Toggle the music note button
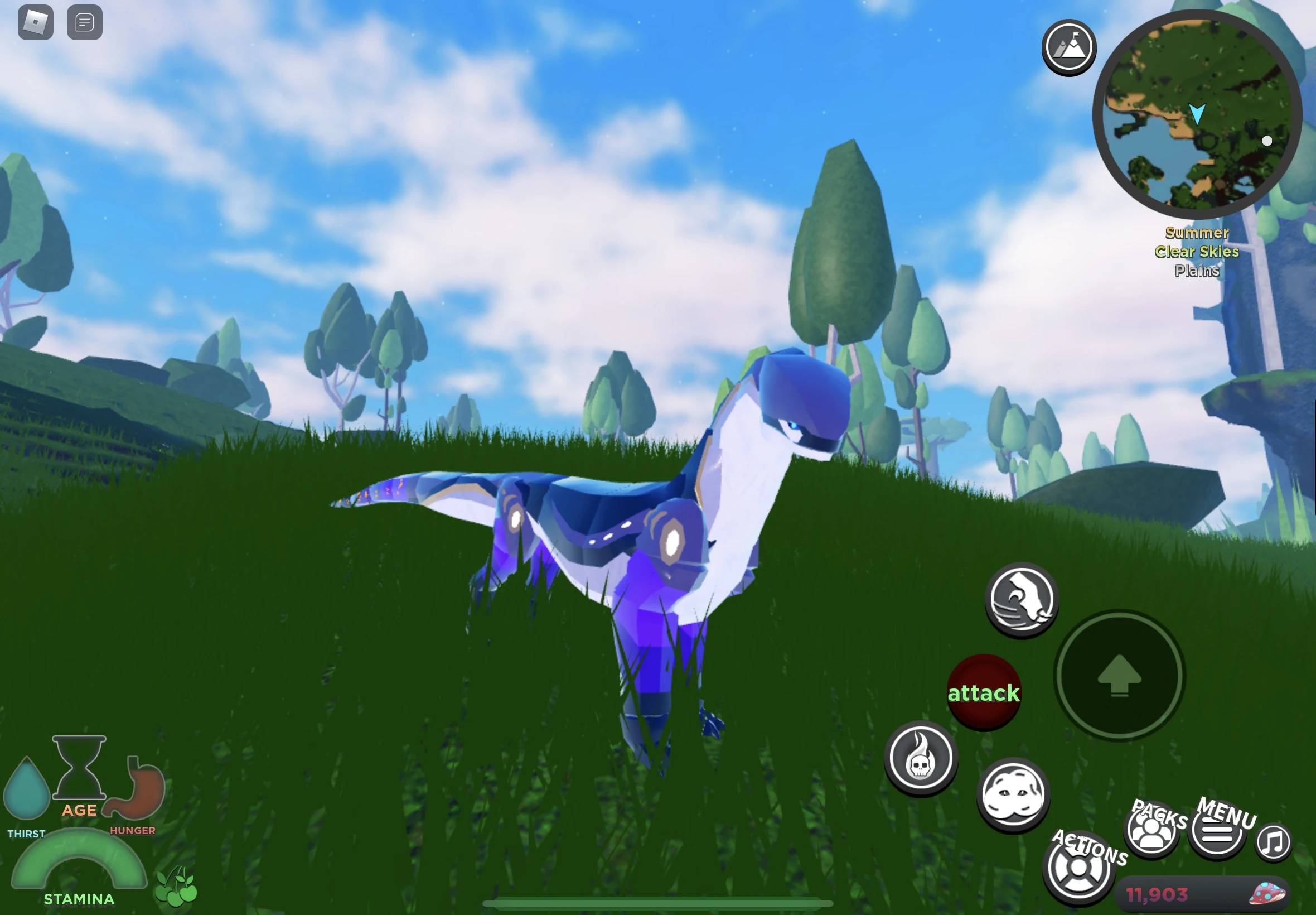The image size is (1316, 915). [1275, 841]
